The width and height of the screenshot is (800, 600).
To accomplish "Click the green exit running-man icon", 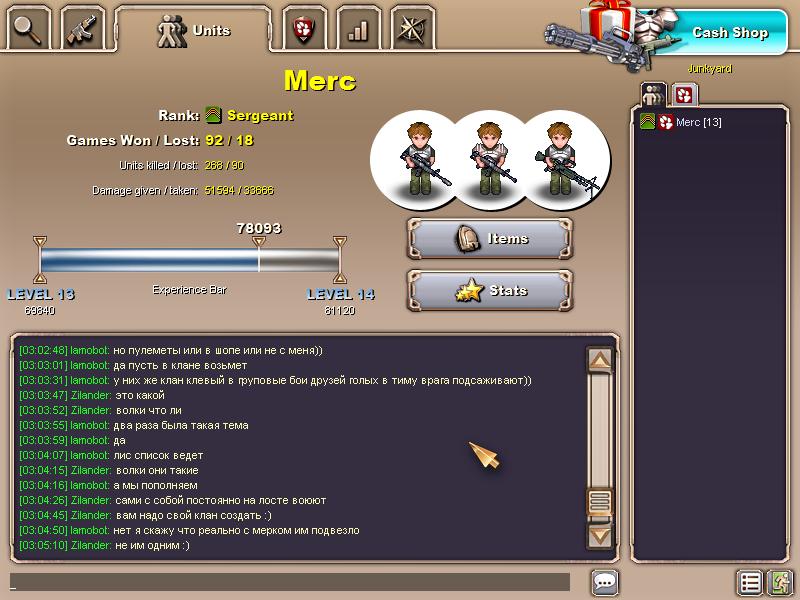I will 780,582.
